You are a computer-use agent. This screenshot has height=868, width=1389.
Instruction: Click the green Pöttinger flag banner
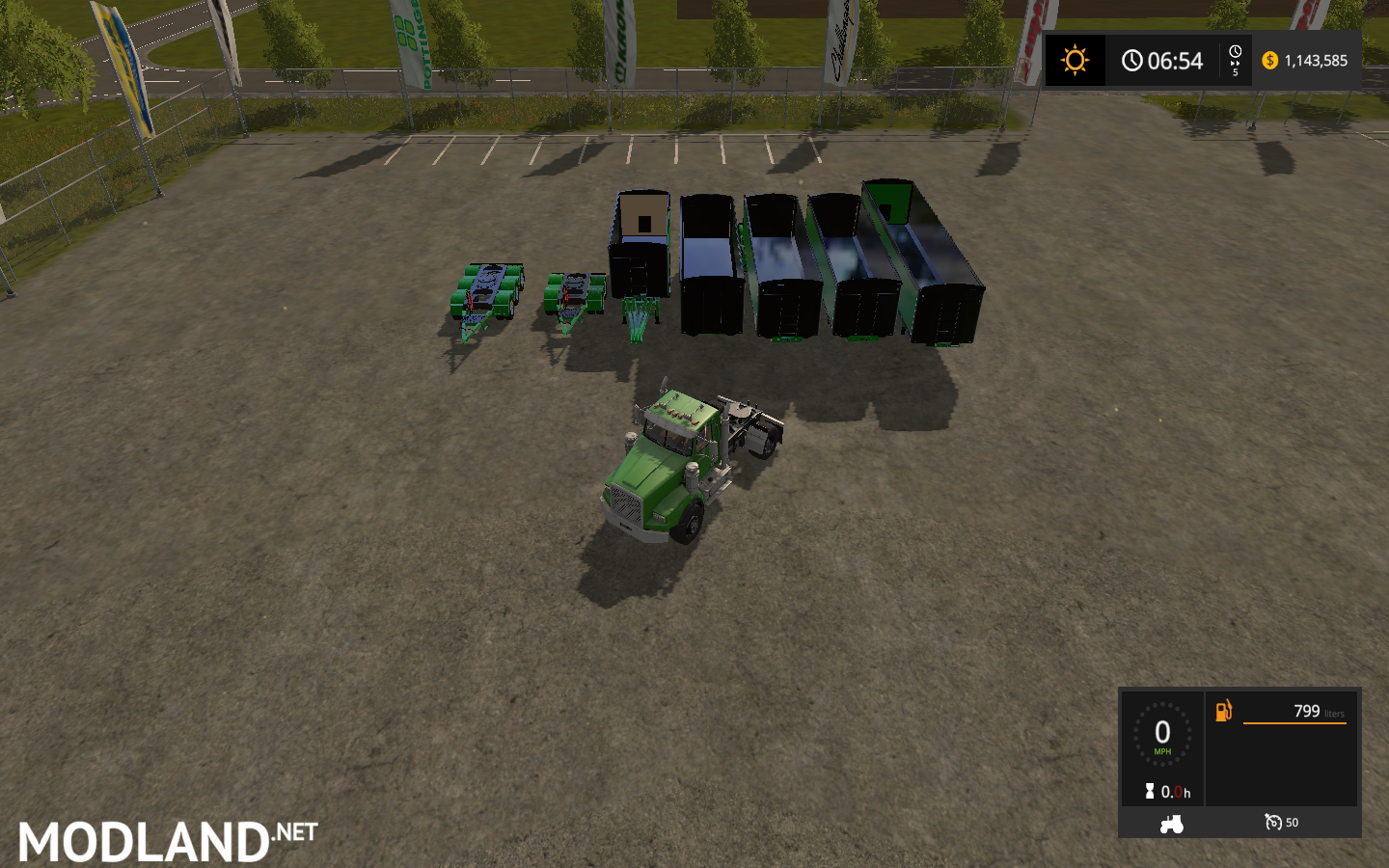[x=410, y=43]
